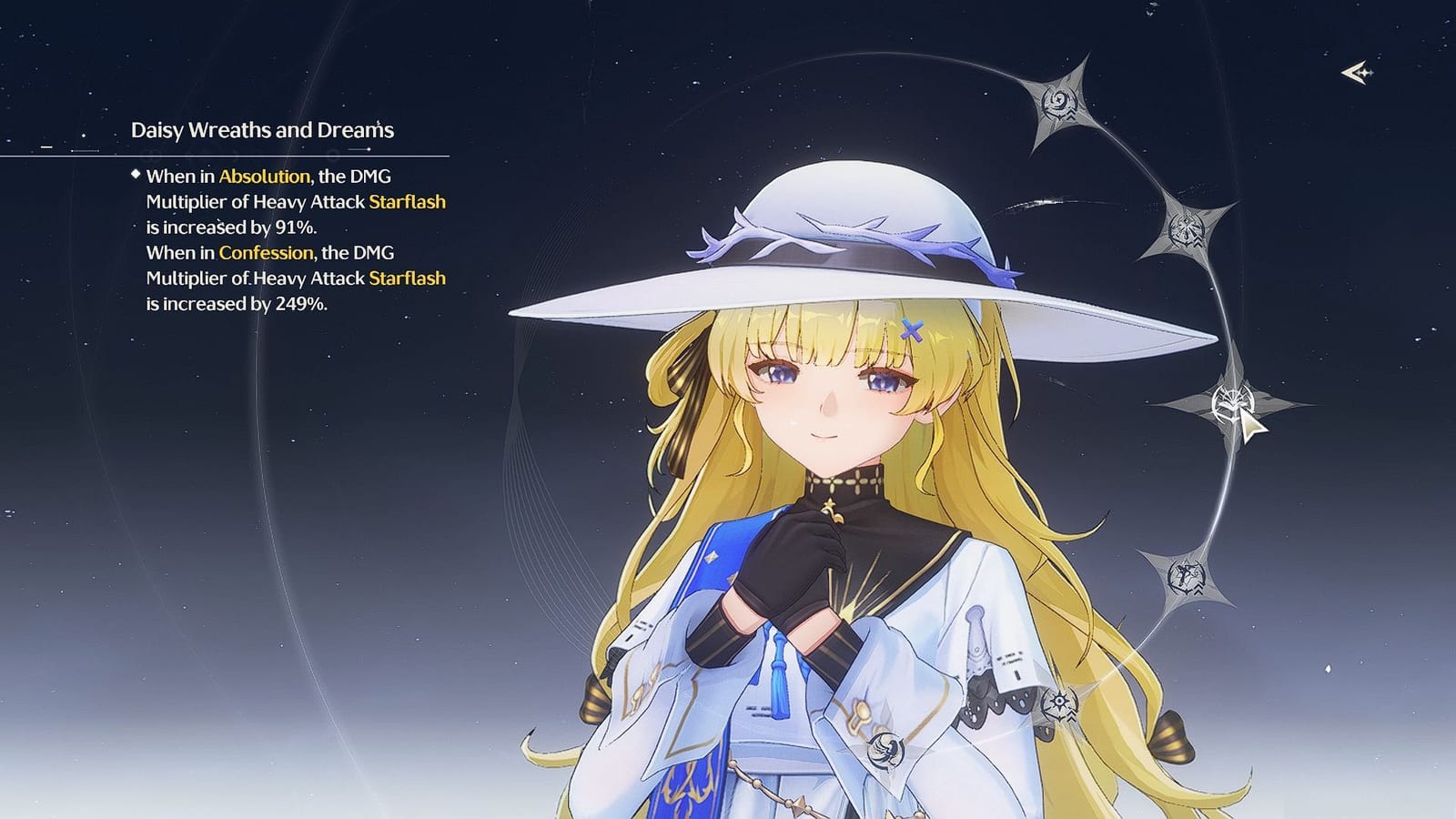This screenshot has height=819, width=1456.
Task: Select the anchor-symbol sequence node
Action: 1186,573
